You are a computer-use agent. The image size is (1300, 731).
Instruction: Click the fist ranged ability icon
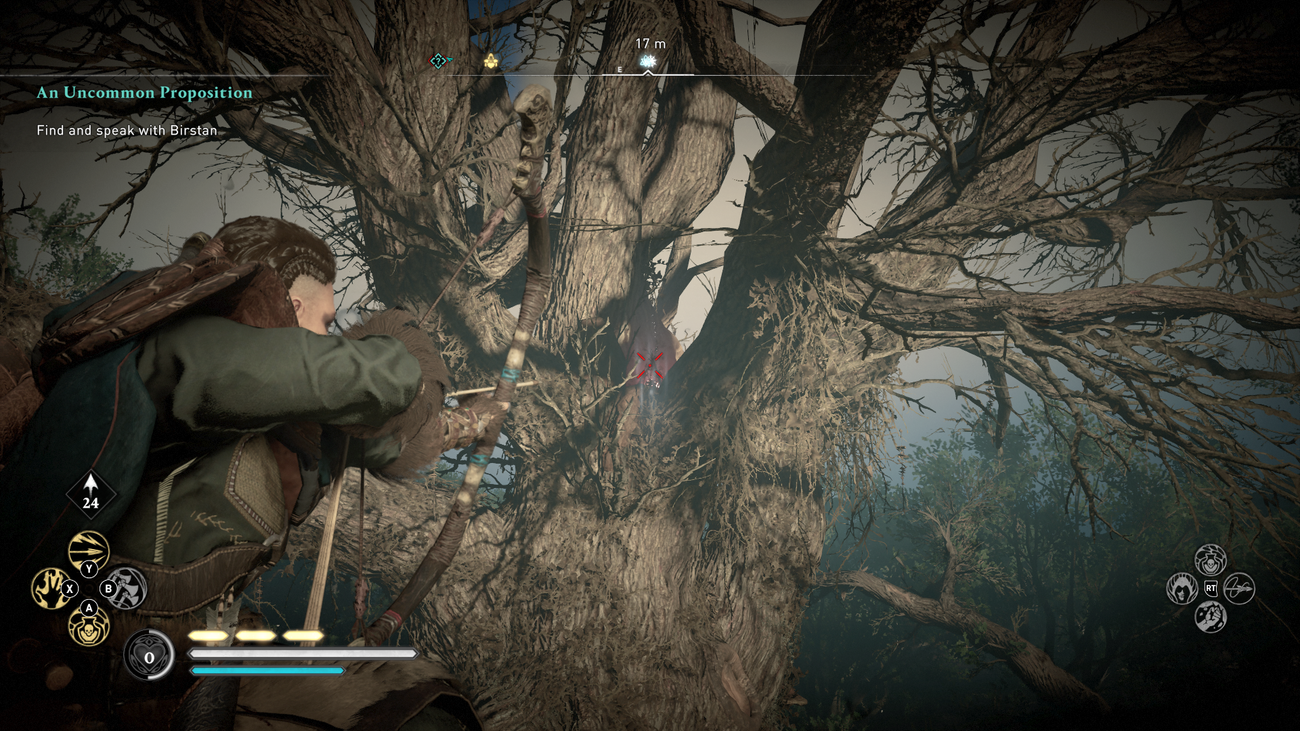click(1210, 616)
